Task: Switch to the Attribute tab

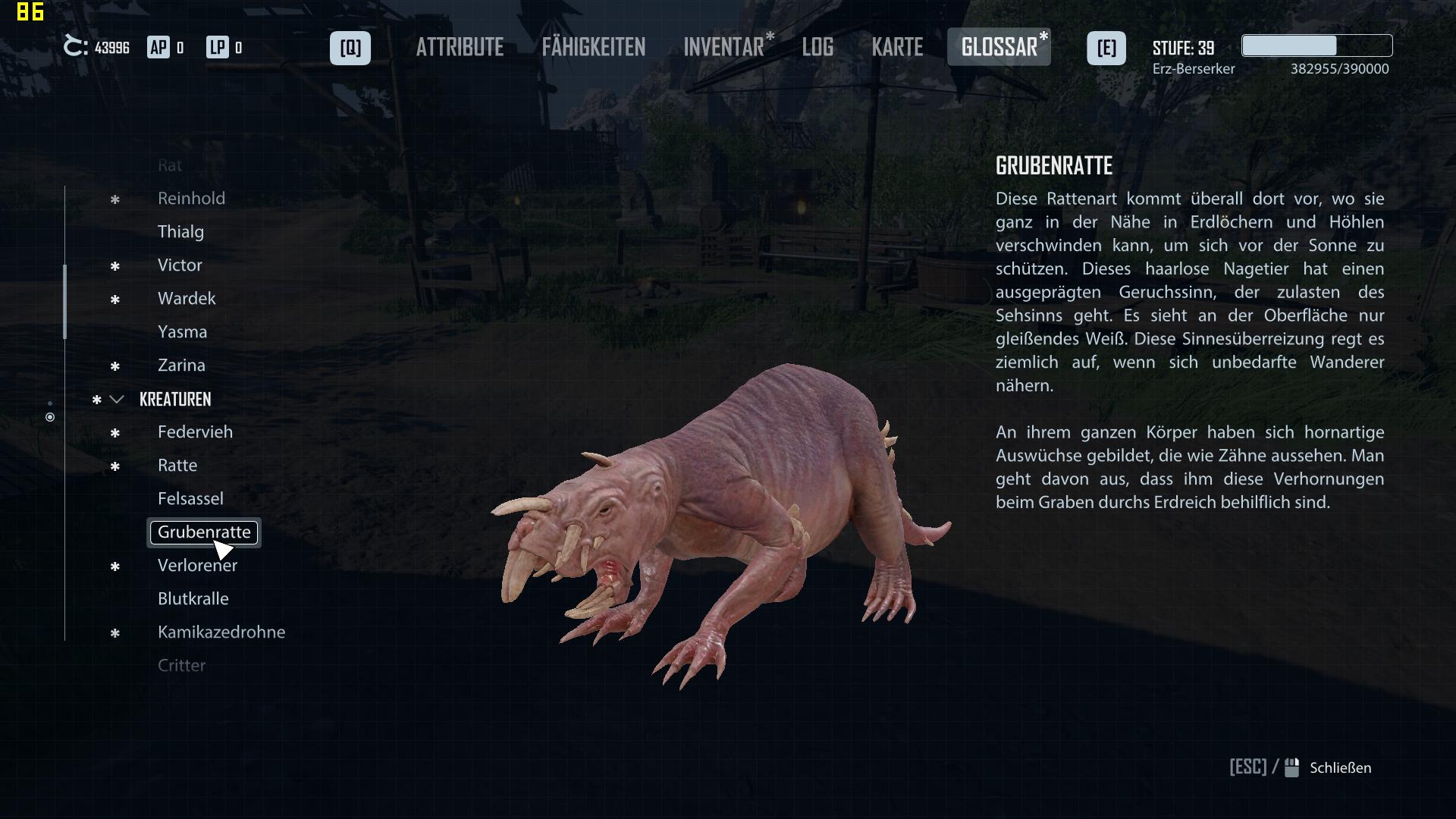Action: [x=460, y=48]
